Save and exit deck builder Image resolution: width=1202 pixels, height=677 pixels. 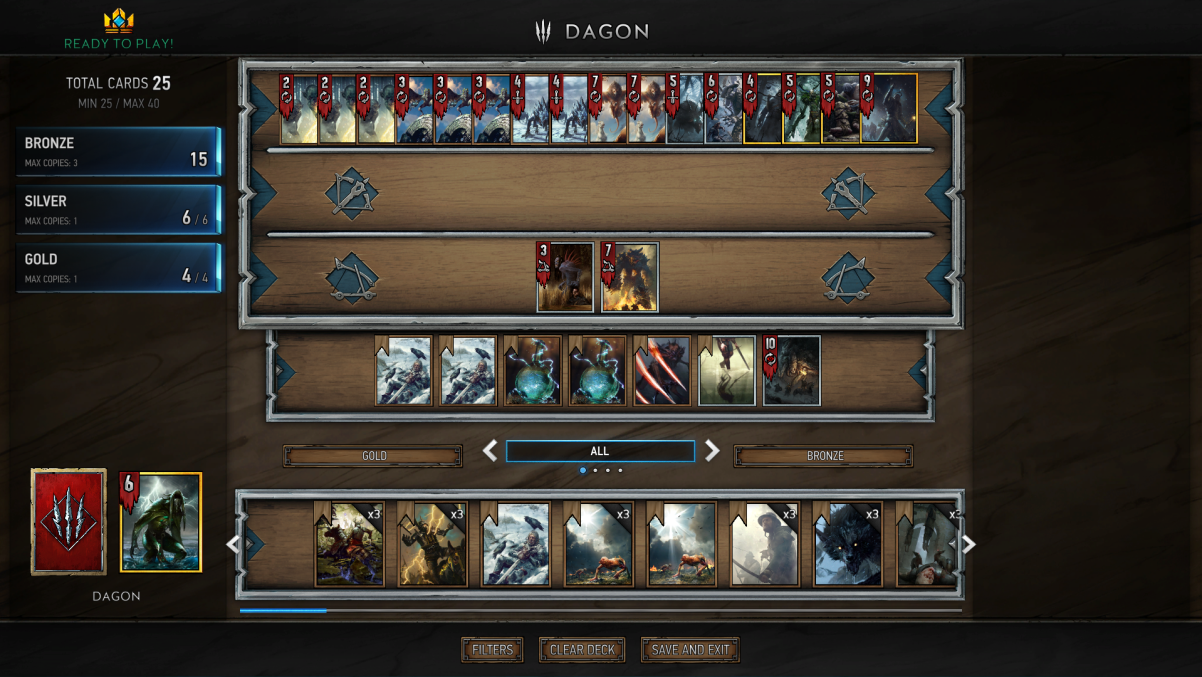click(x=690, y=650)
